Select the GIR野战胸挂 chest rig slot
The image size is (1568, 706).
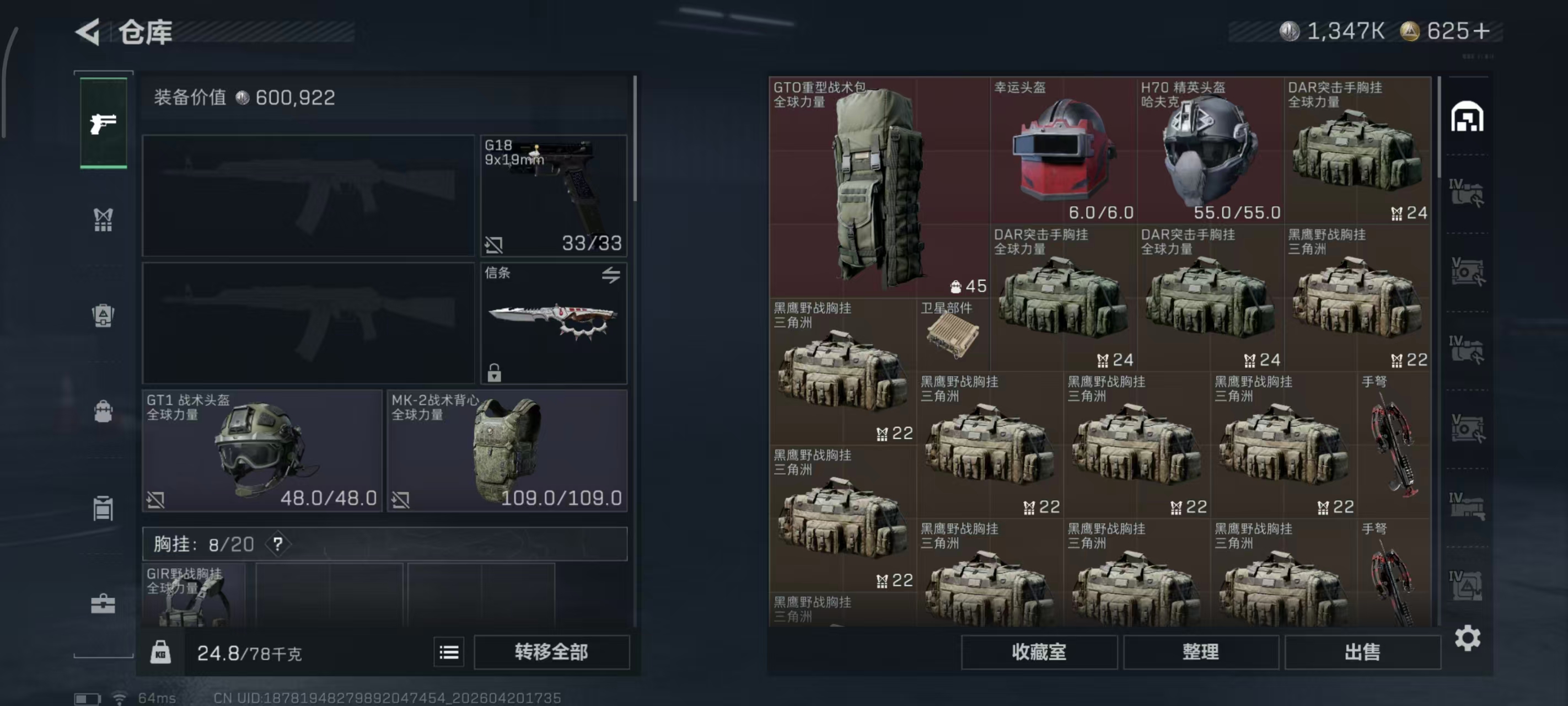coord(194,595)
